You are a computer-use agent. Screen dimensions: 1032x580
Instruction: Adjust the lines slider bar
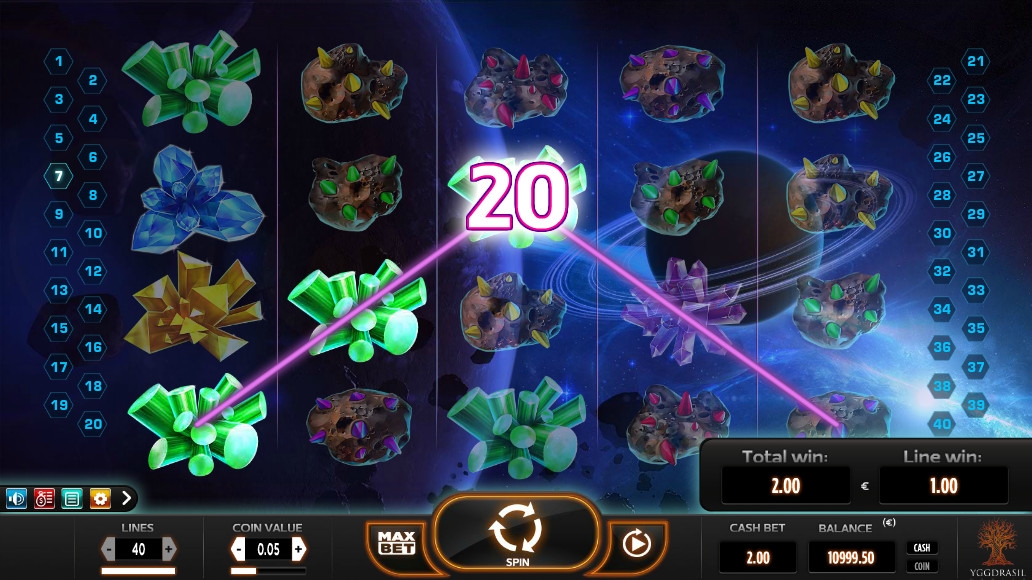point(138,571)
